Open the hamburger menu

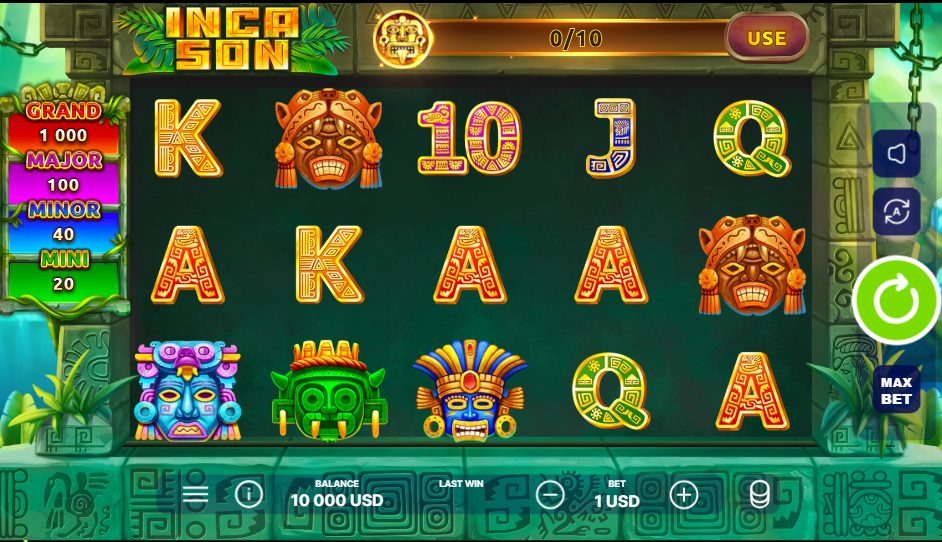tap(196, 494)
